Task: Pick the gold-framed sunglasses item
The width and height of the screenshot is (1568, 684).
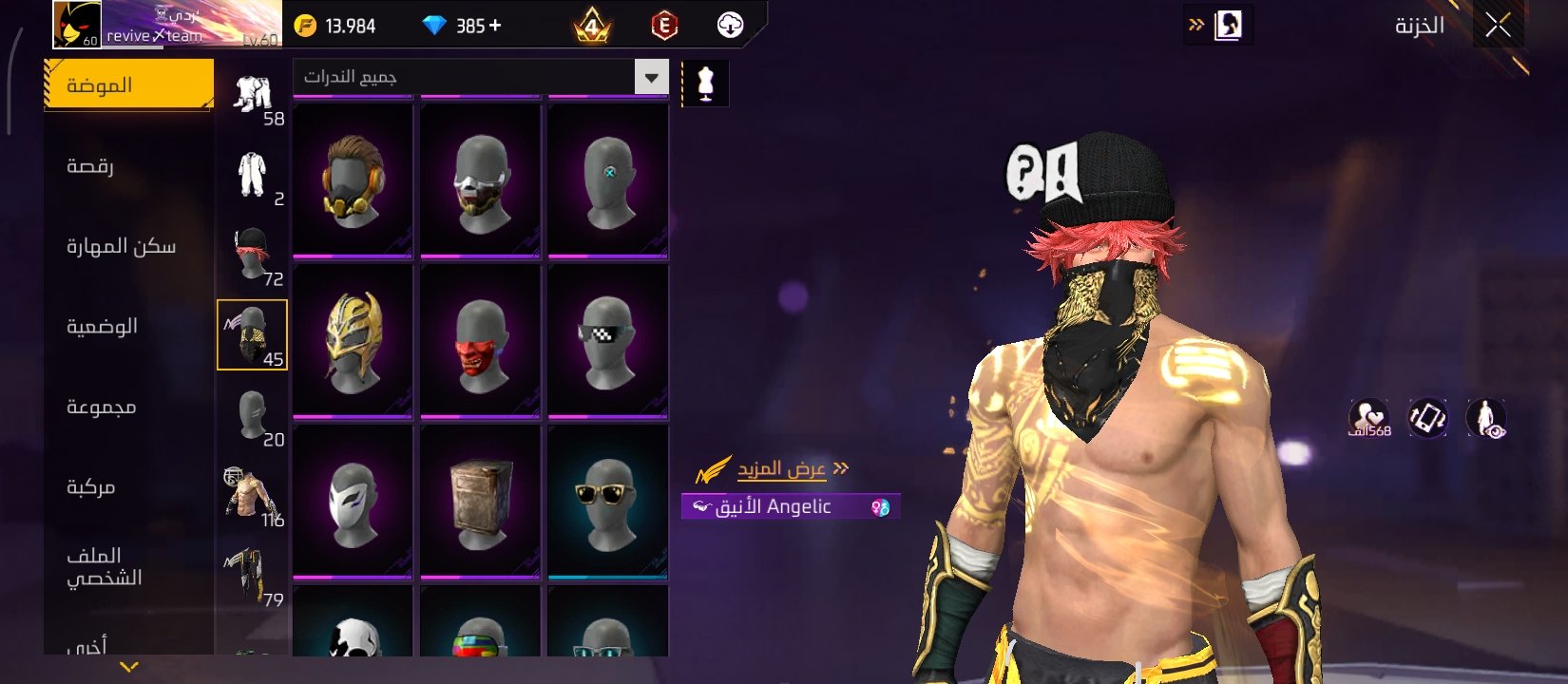Action: (608, 503)
